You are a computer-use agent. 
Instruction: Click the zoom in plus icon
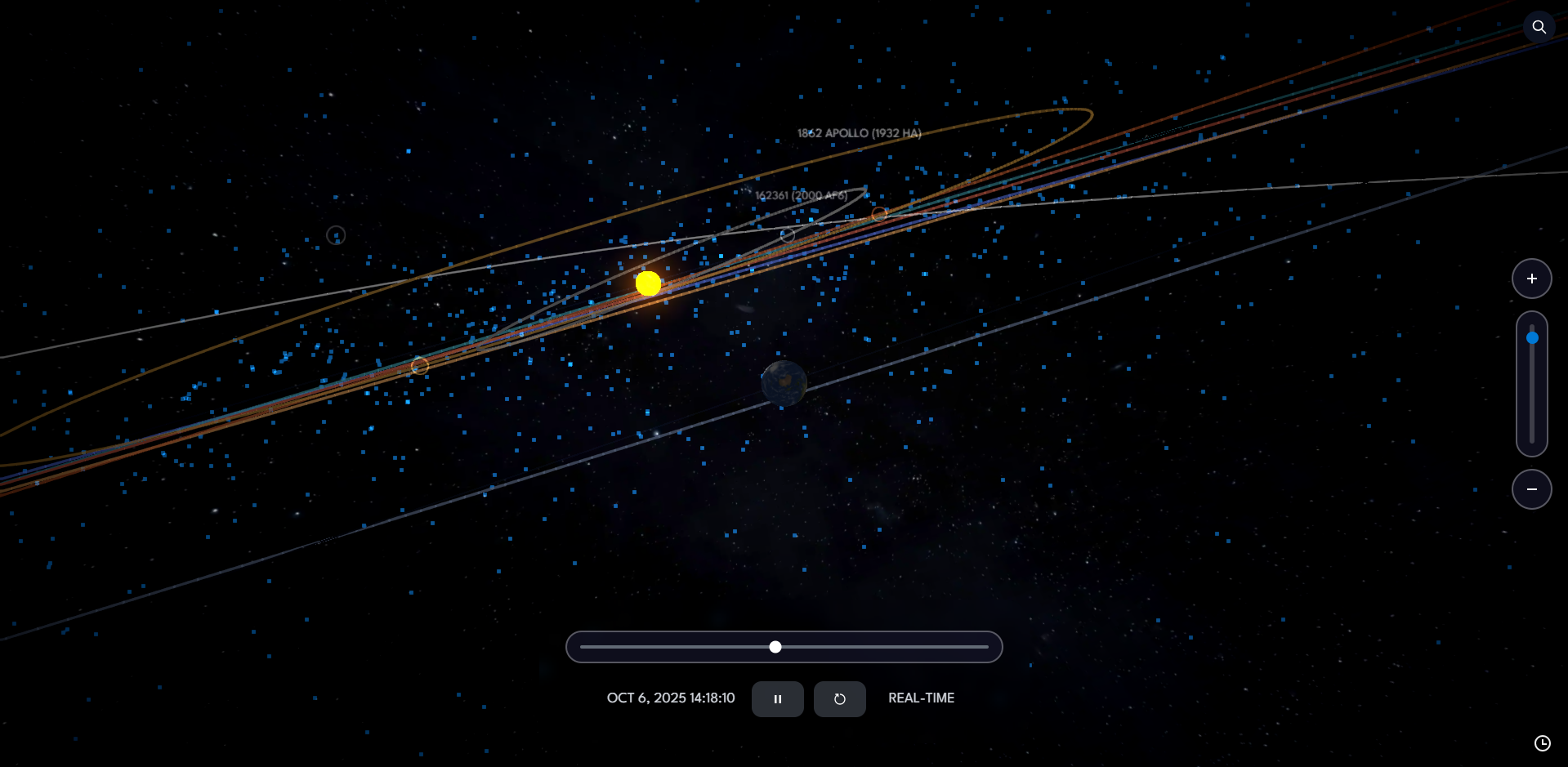tap(1532, 278)
